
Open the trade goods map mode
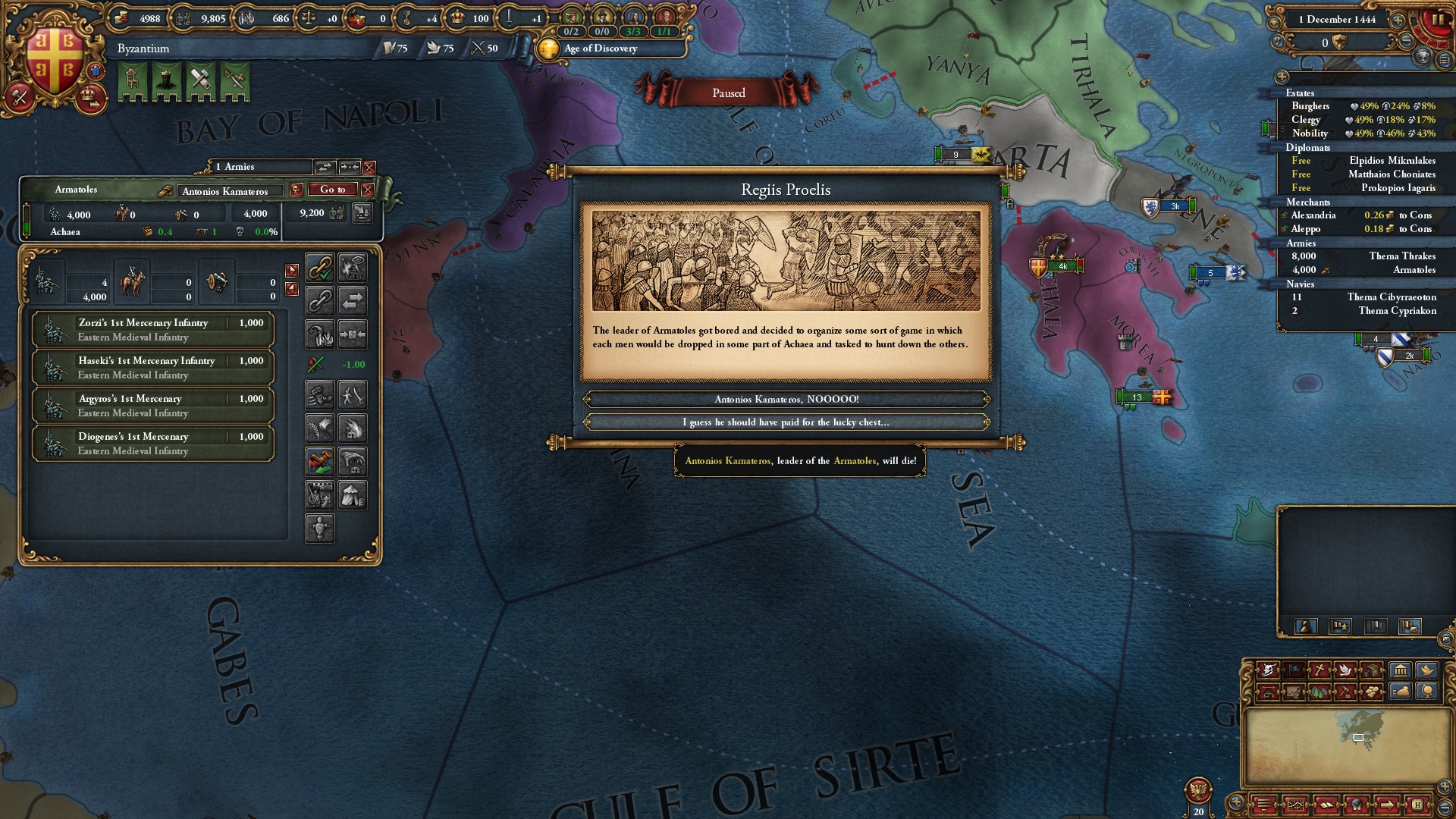click(x=1371, y=670)
